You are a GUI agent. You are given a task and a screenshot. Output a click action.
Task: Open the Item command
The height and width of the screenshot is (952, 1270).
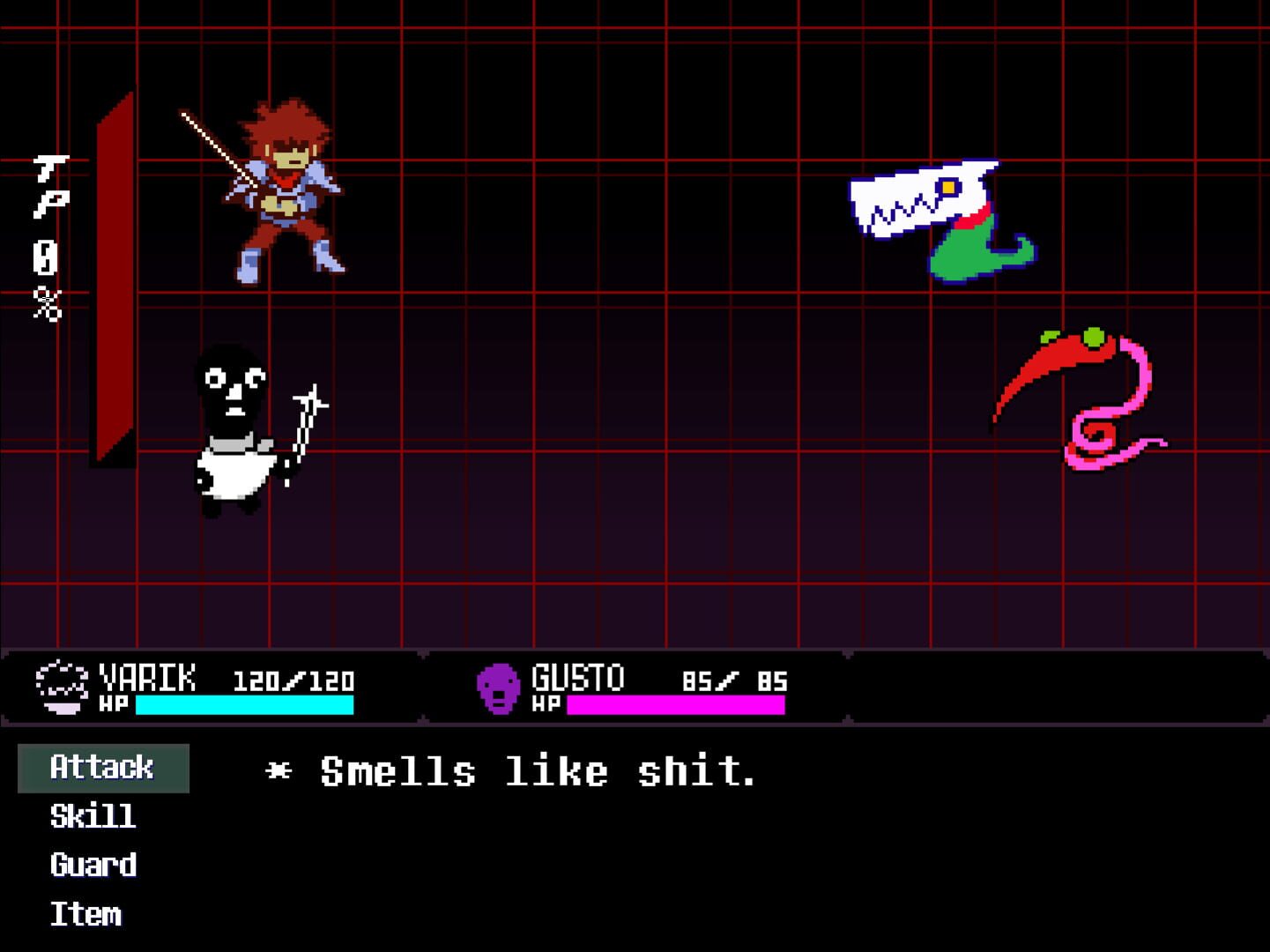pyautogui.click(x=85, y=914)
